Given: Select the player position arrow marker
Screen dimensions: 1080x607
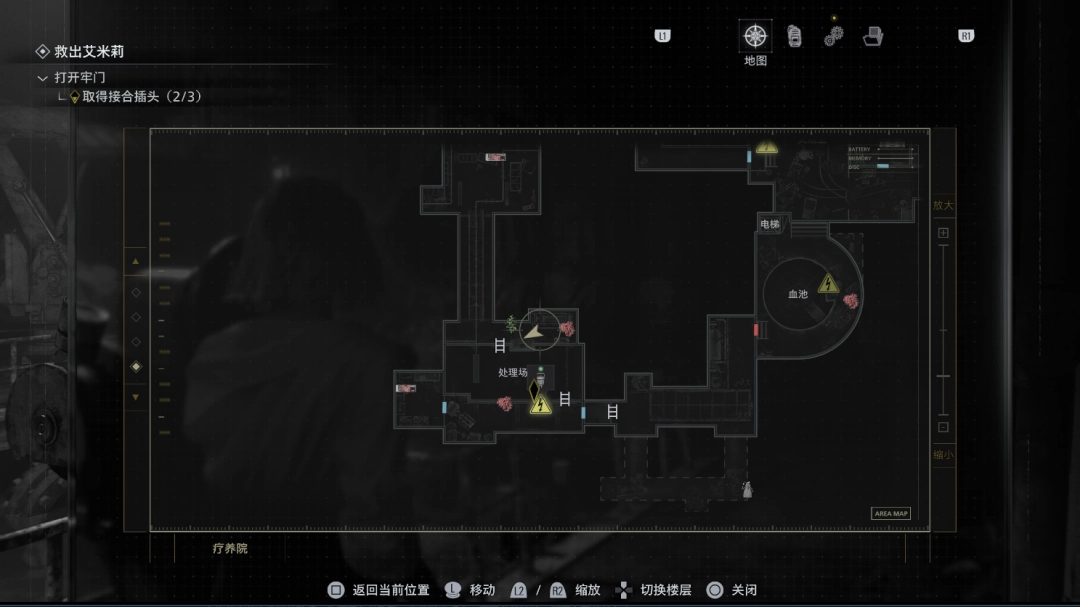Looking at the screenshot, I should coord(537,330).
